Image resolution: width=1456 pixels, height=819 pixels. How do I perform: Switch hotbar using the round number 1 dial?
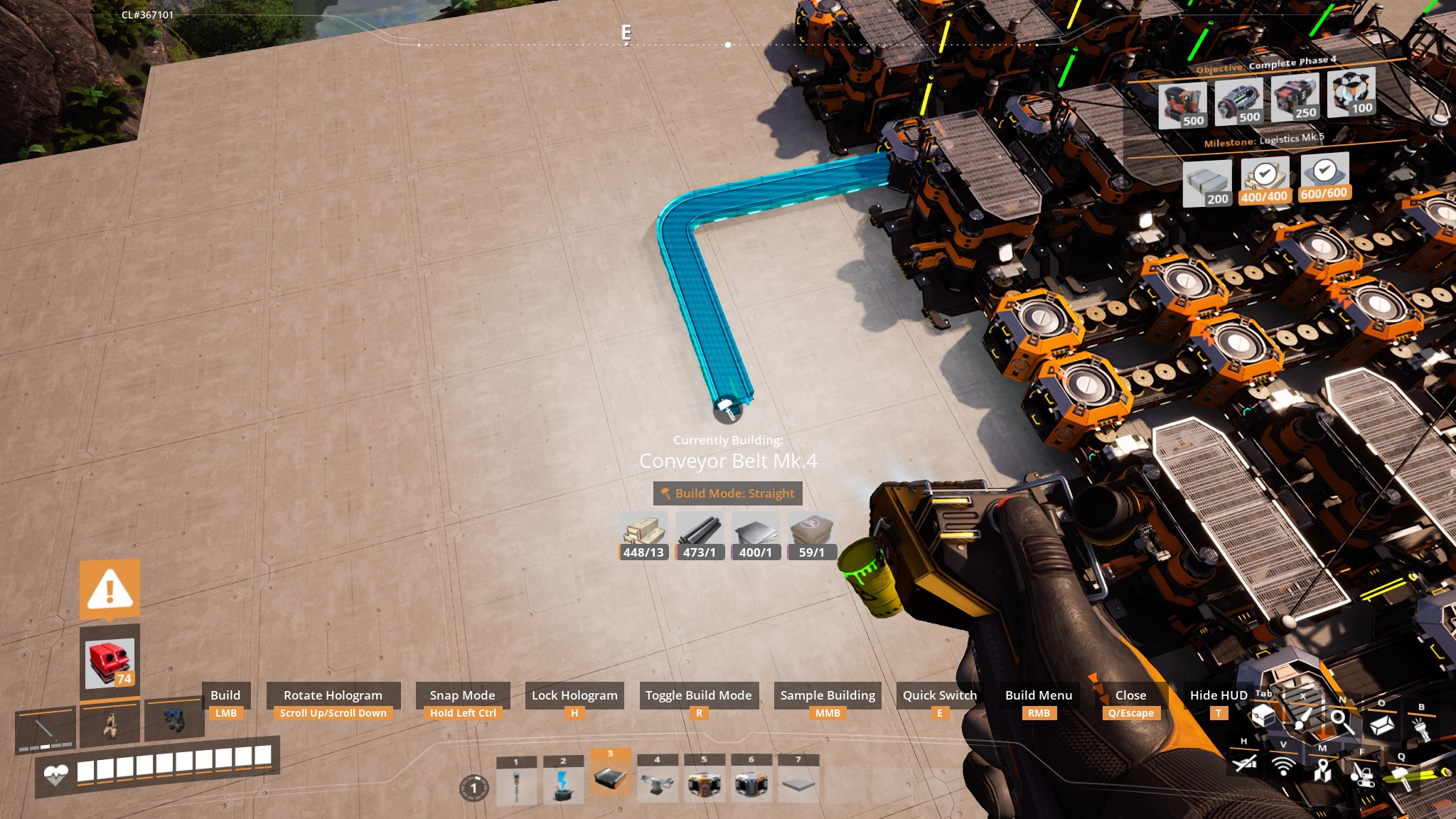(474, 788)
